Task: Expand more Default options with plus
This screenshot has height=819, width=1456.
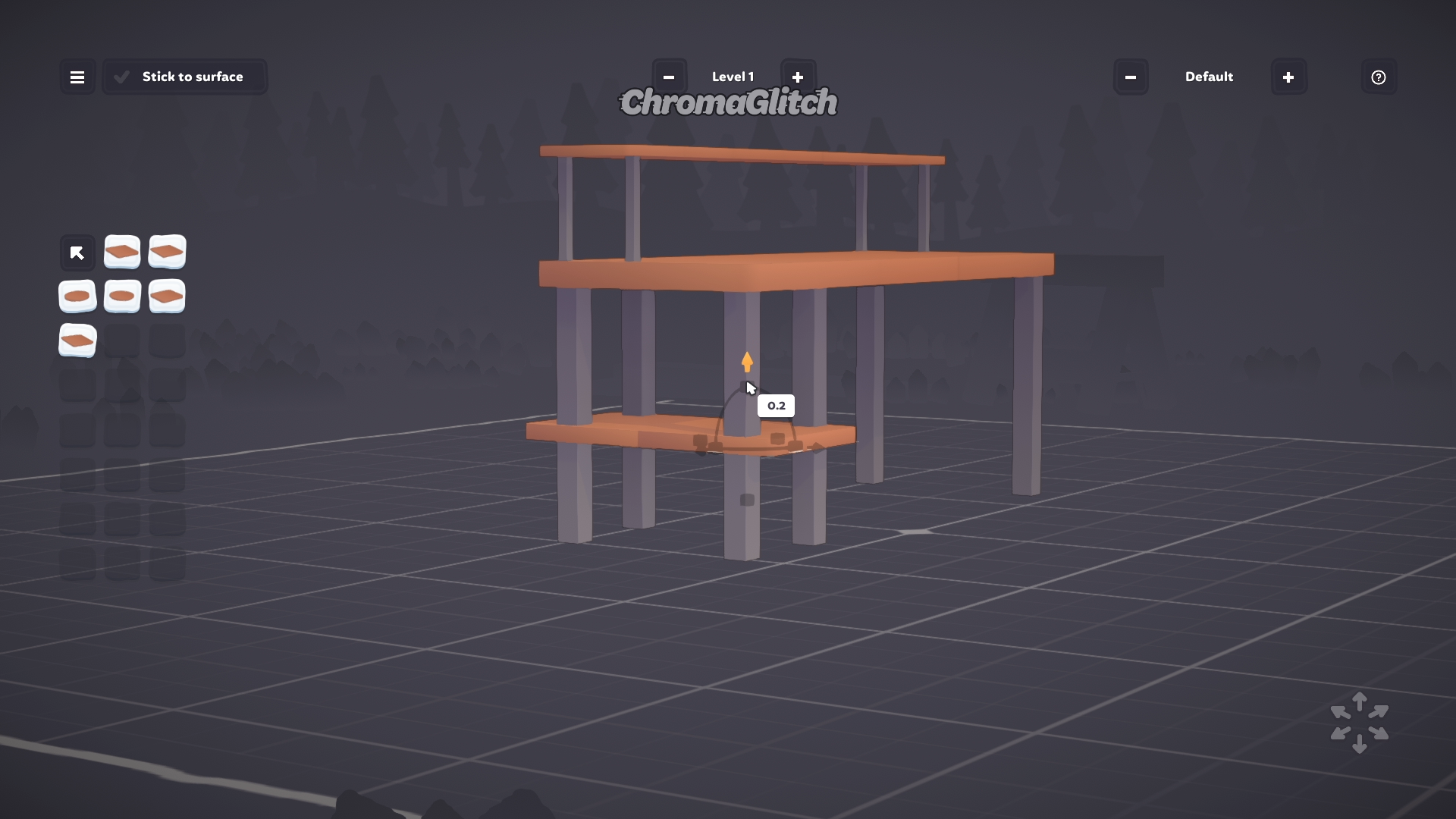Action: tap(1288, 77)
